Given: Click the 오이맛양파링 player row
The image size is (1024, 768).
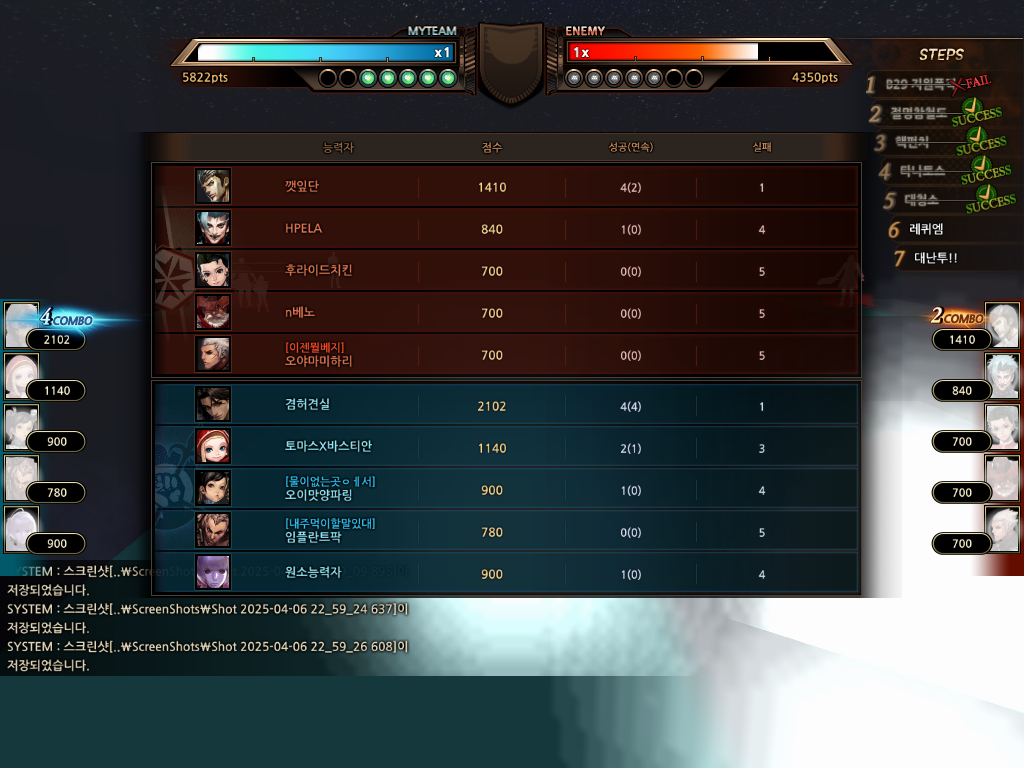Looking at the screenshot, I should pyautogui.click(x=505, y=489).
